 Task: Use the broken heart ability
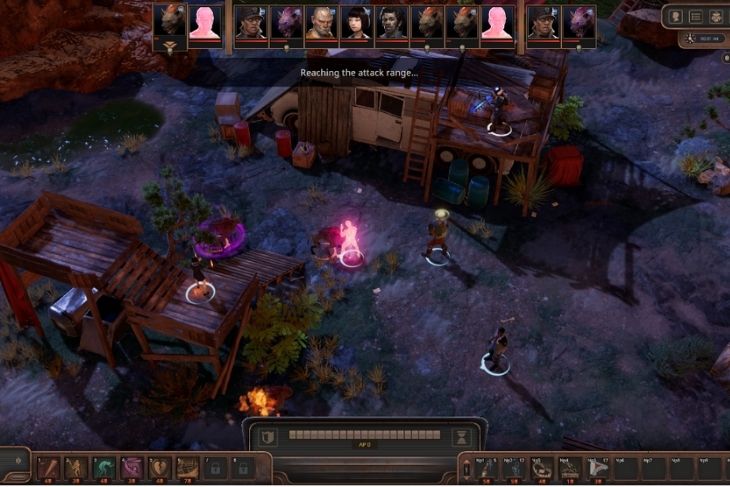[x=160, y=466]
